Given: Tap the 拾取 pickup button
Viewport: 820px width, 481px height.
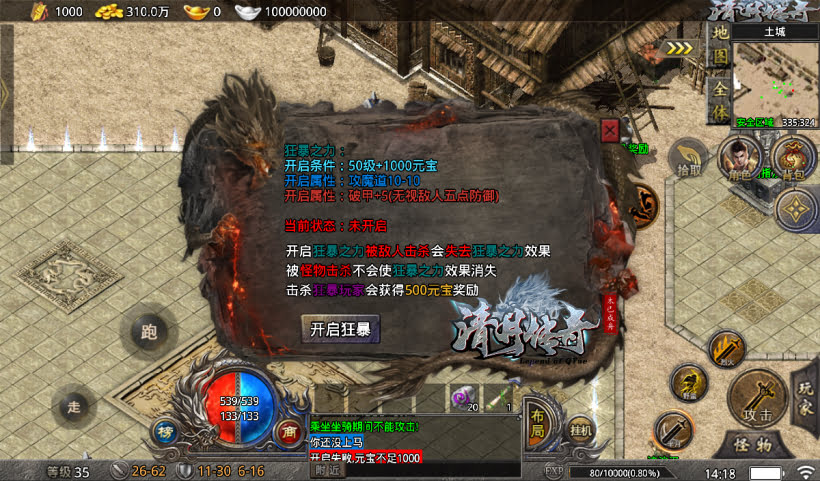Looking at the screenshot, I should coord(689,159).
